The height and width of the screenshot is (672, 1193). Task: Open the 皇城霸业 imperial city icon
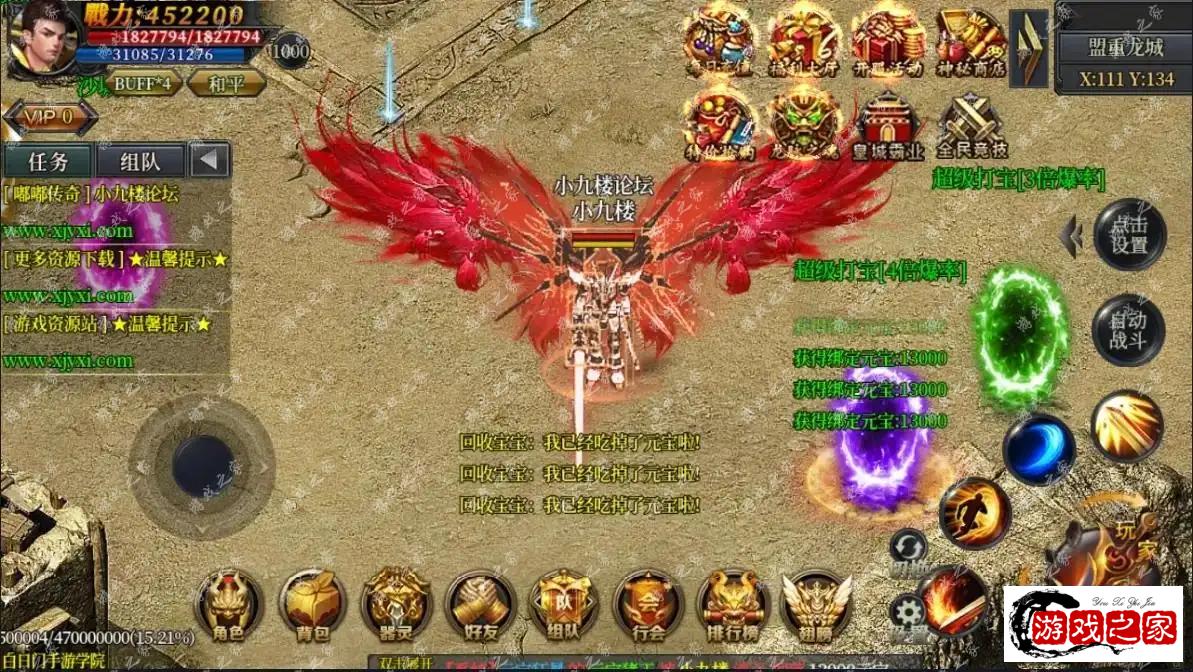pos(887,125)
